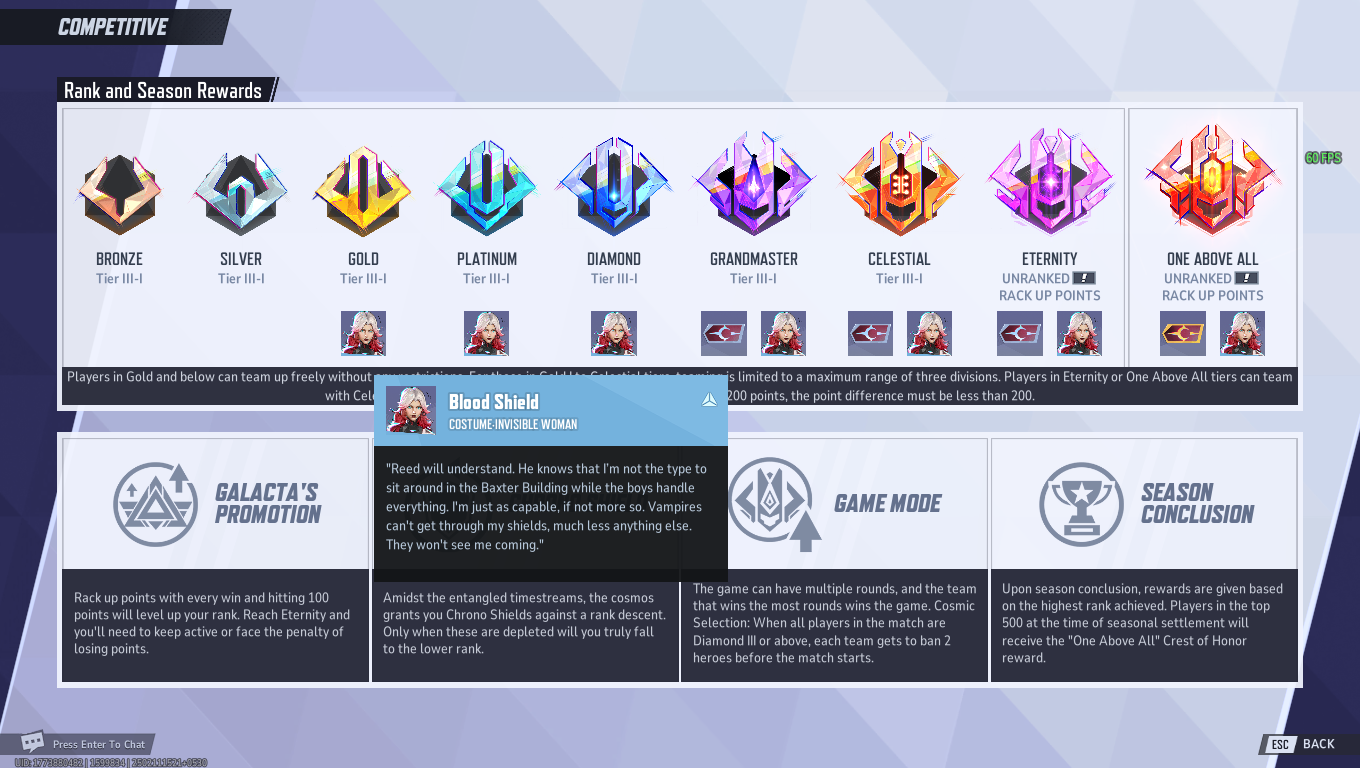Click the Celestial rank icon
The image size is (1360, 768).
[x=898, y=185]
